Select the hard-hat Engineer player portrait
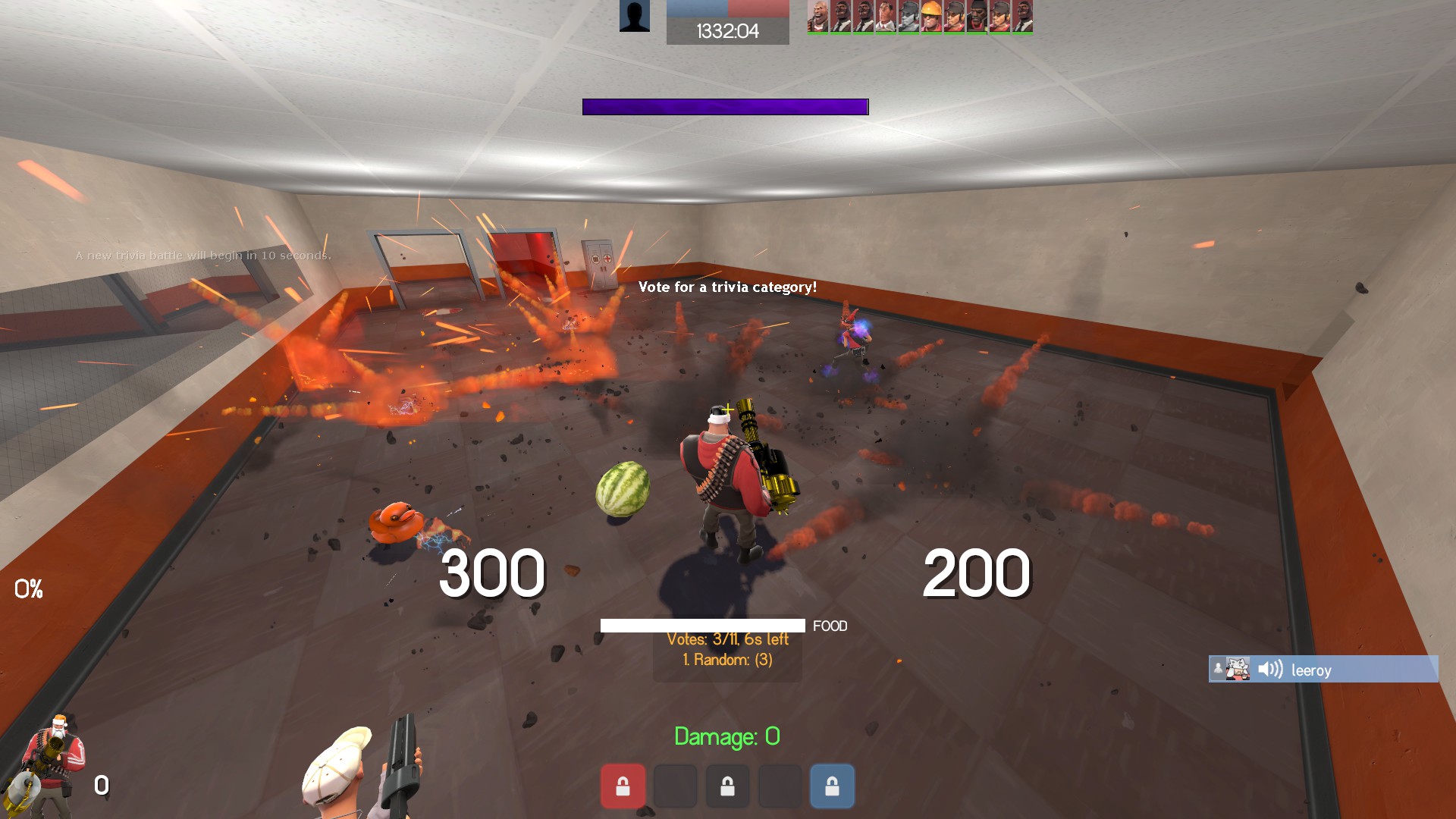The width and height of the screenshot is (1456, 819). click(x=930, y=17)
